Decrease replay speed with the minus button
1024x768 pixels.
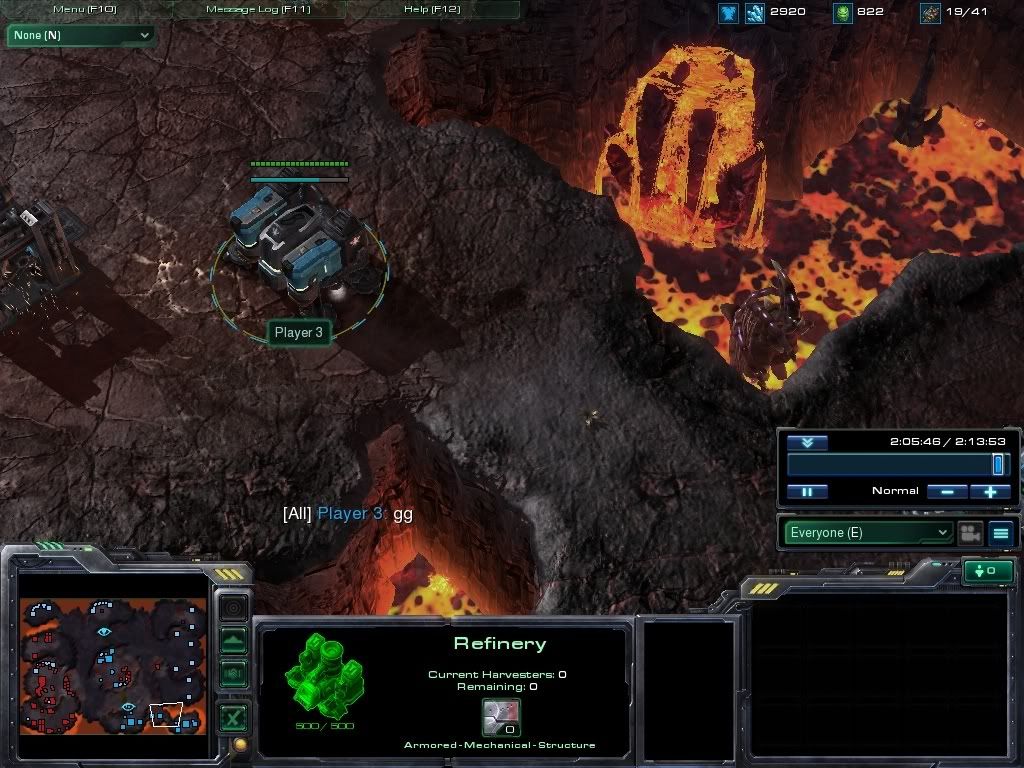pyautogui.click(x=946, y=491)
